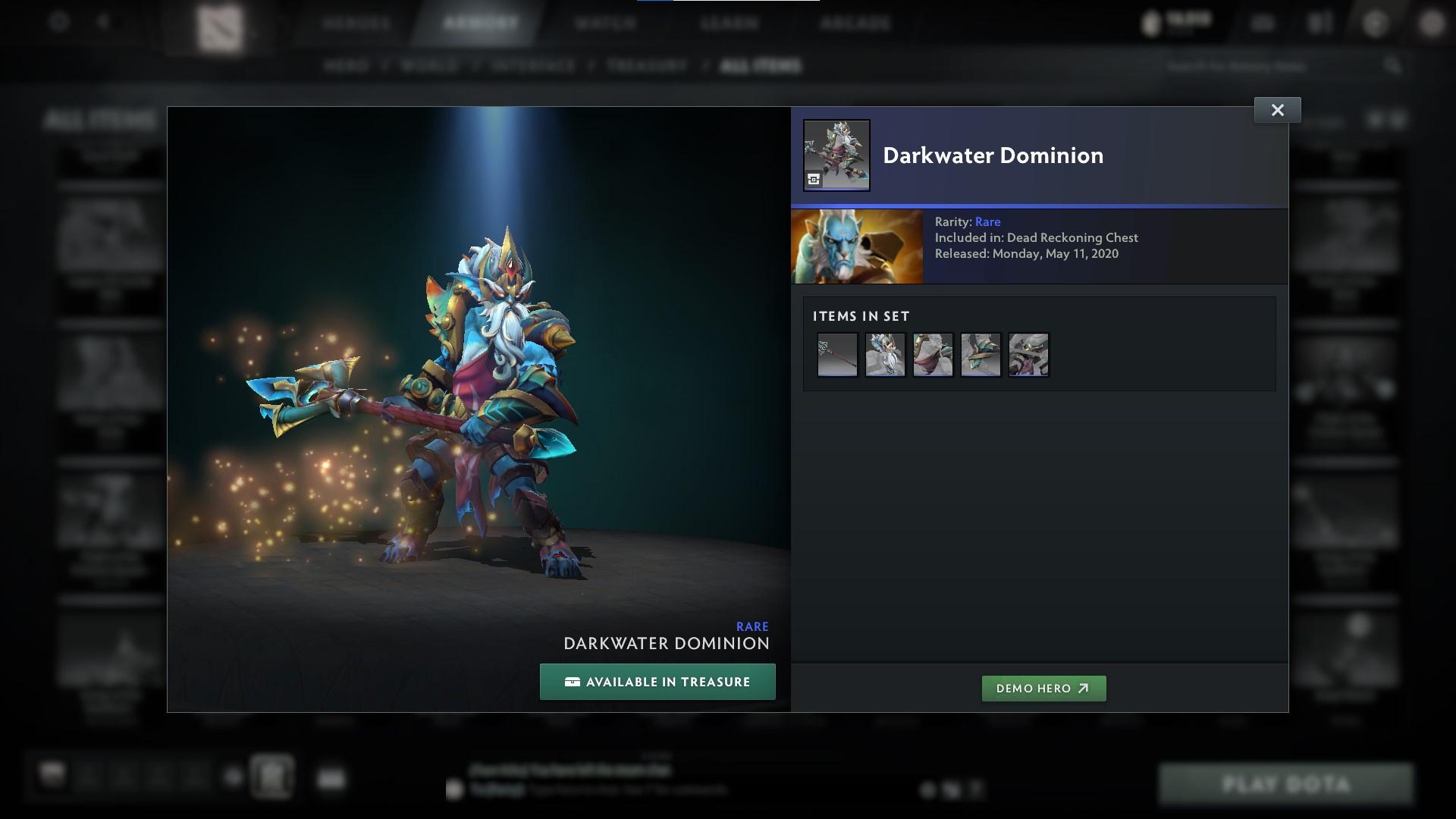The height and width of the screenshot is (819, 1456).
Task: Click the Dota 2 logo at top
Action: [x=220, y=25]
